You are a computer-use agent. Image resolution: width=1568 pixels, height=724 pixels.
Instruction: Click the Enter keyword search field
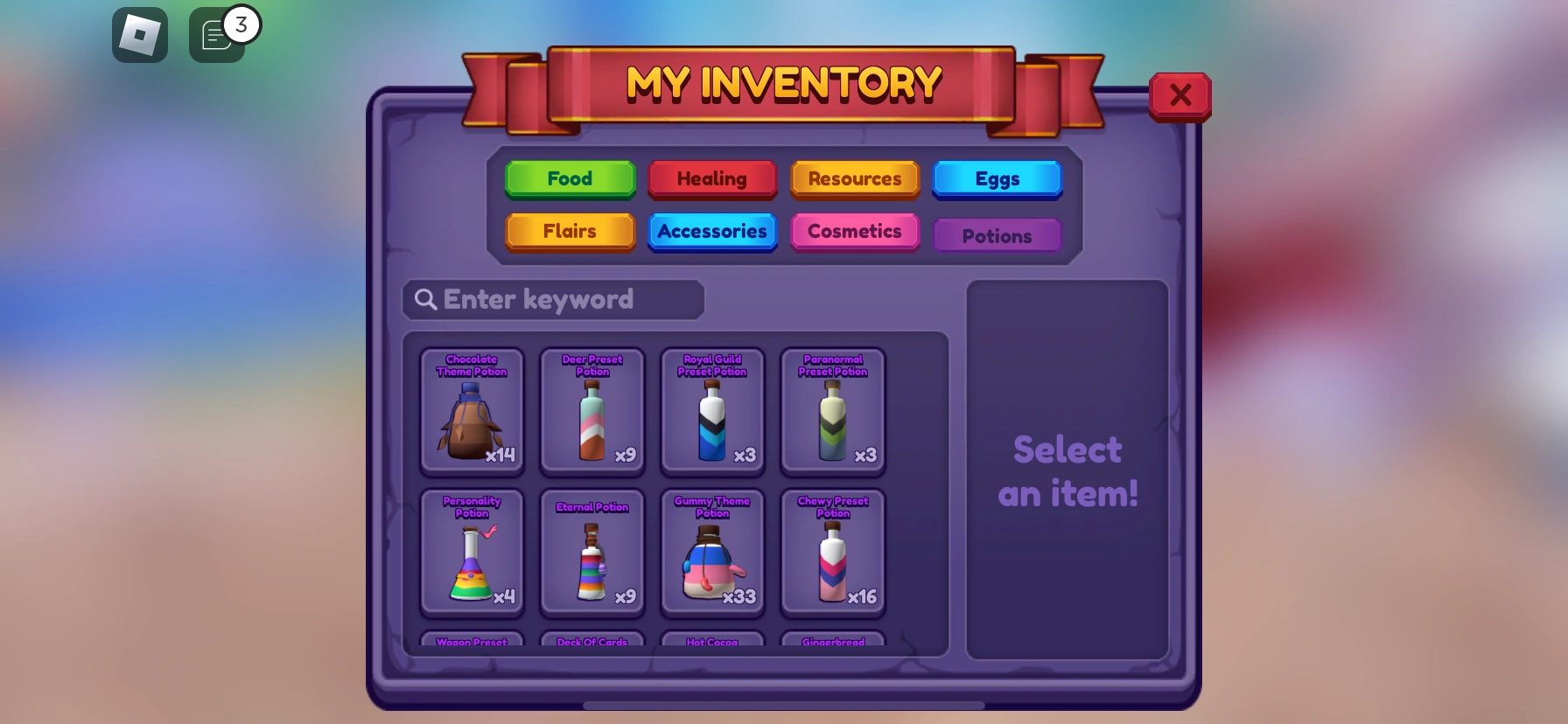(552, 299)
